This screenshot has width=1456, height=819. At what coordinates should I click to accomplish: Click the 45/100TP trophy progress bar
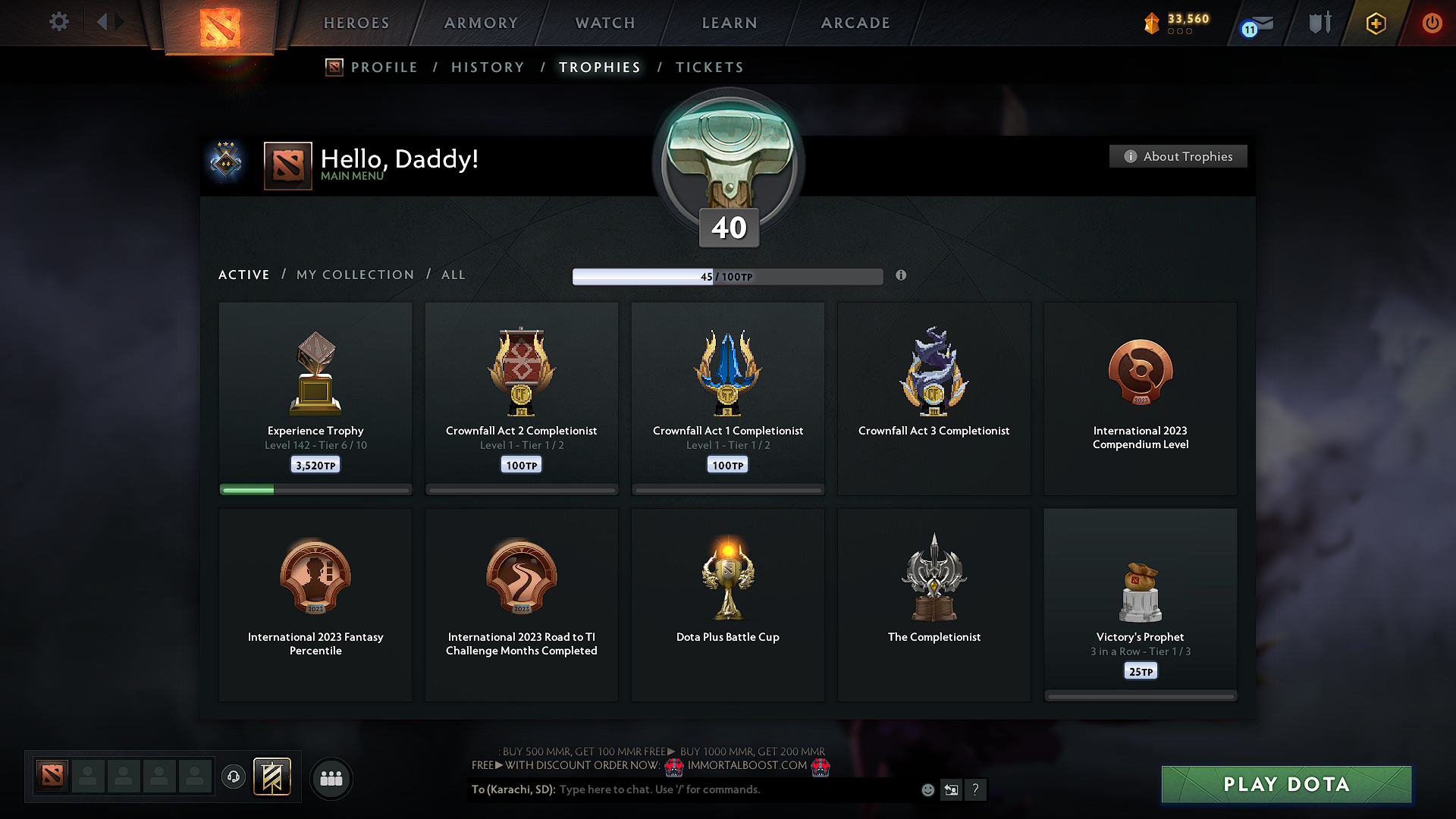pyautogui.click(x=728, y=276)
